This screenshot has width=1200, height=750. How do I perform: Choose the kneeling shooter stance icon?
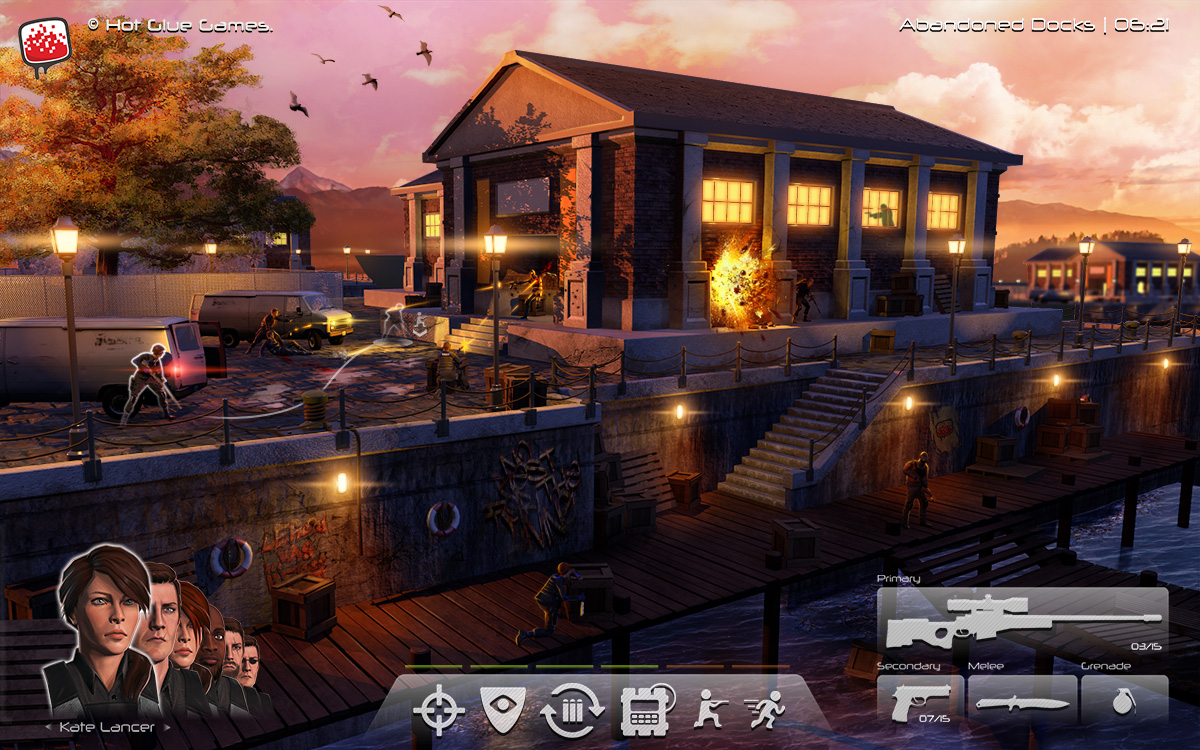coord(708,709)
